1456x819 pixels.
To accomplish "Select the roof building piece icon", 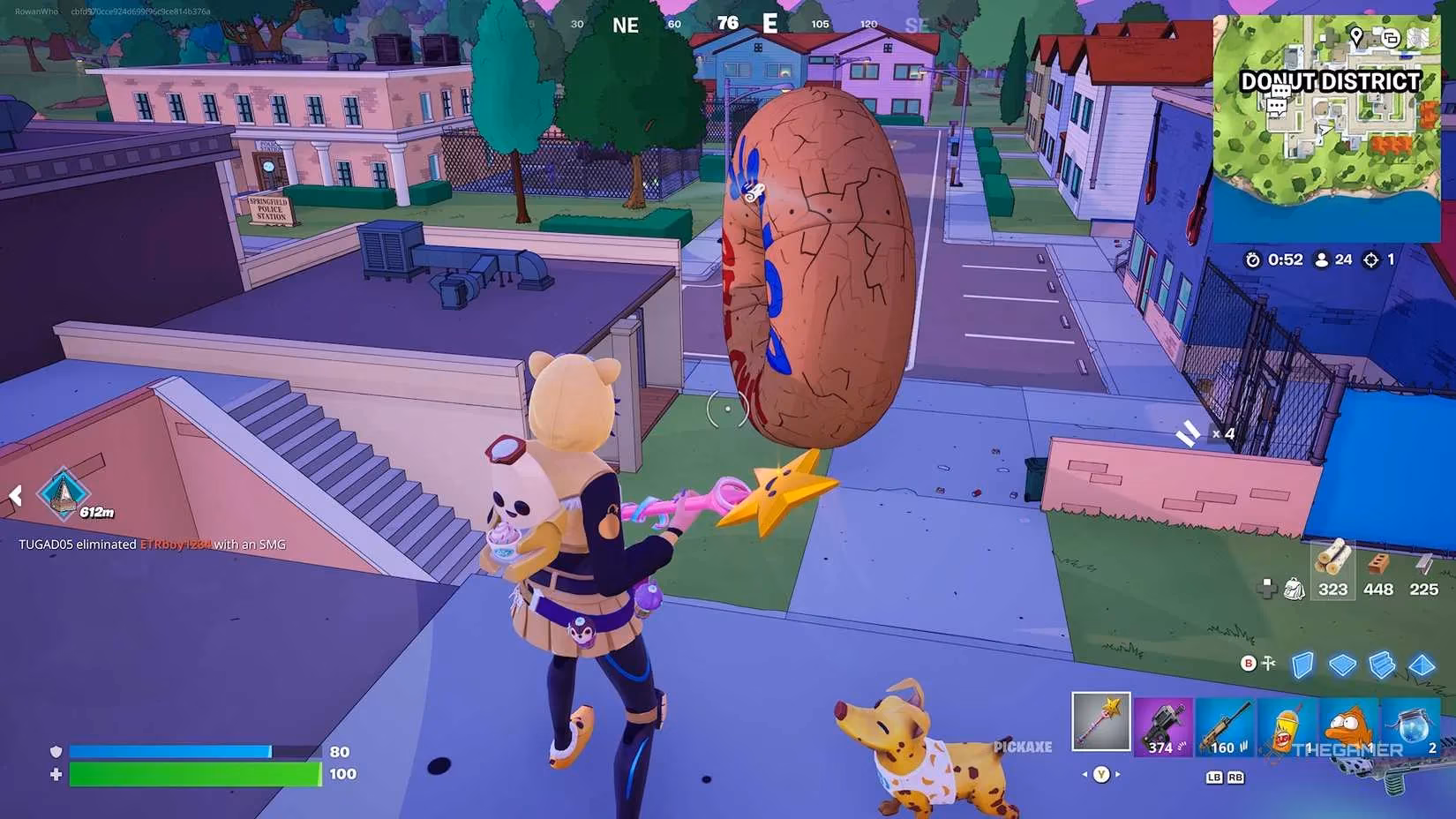I will (x=1422, y=665).
